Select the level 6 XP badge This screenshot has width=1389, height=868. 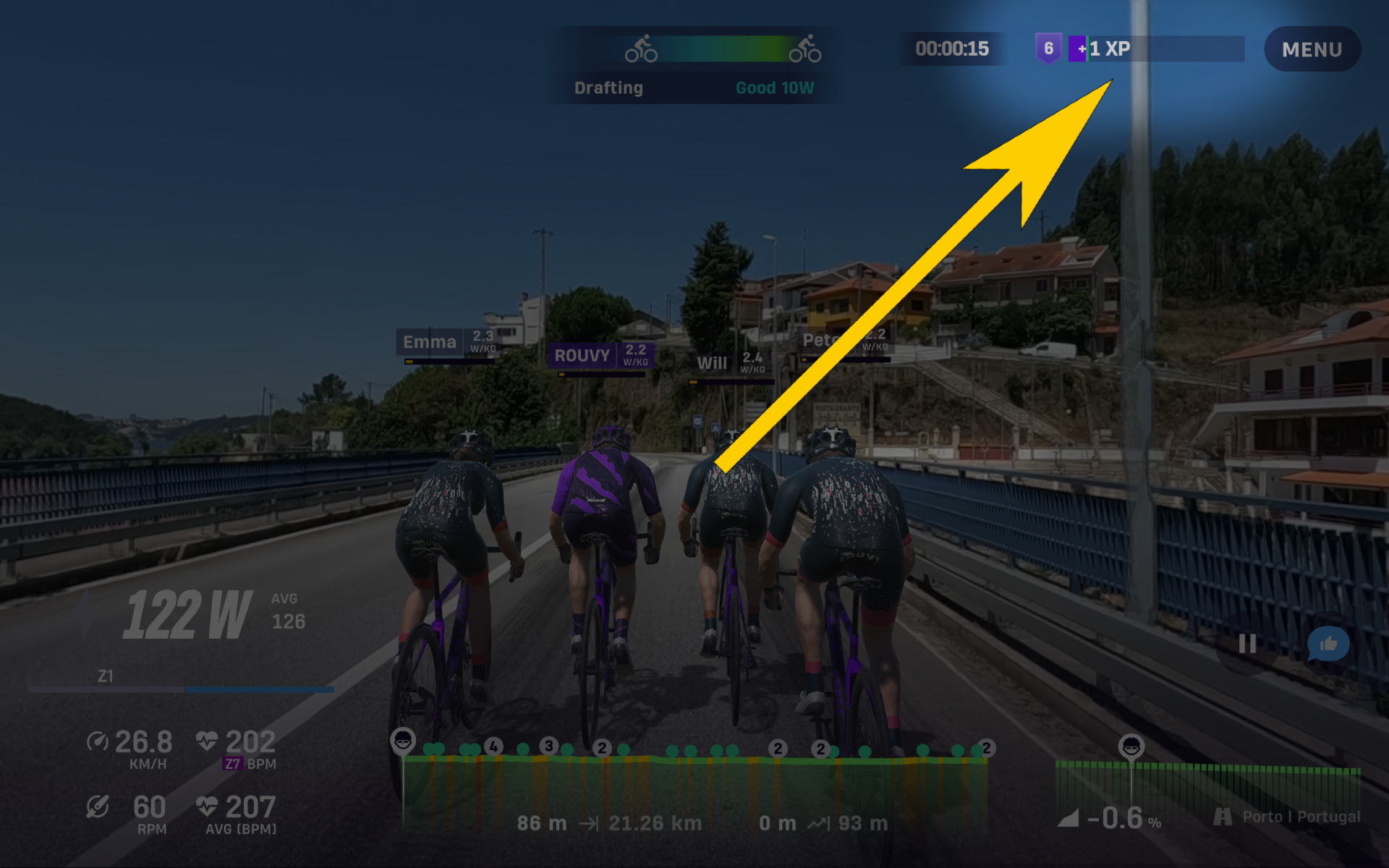click(x=1048, y=48)
